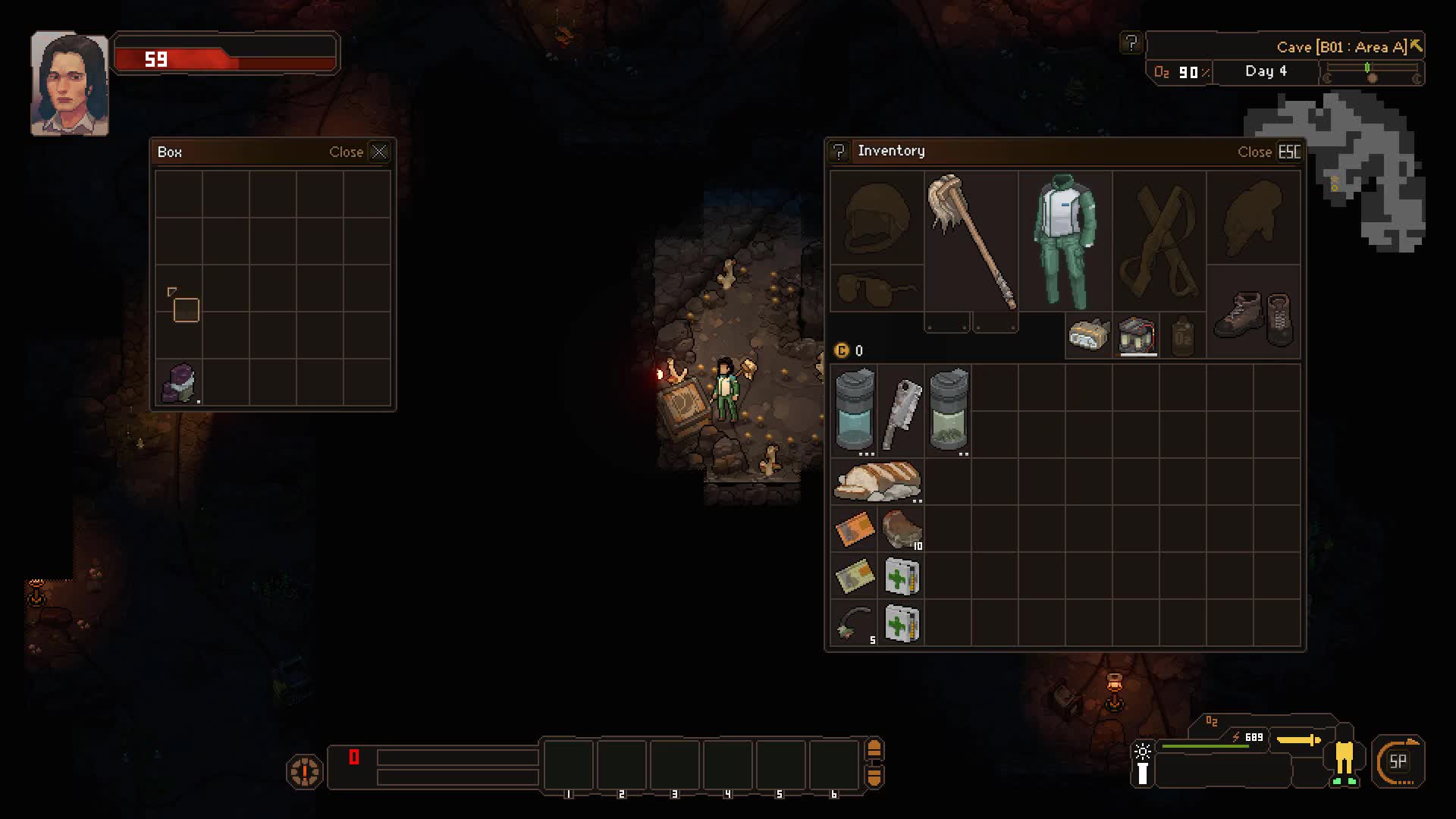Select the mop weapon in the equipment slot
Screen dimensions: 1456x819
pyautogui.click(x=971, y=243)
